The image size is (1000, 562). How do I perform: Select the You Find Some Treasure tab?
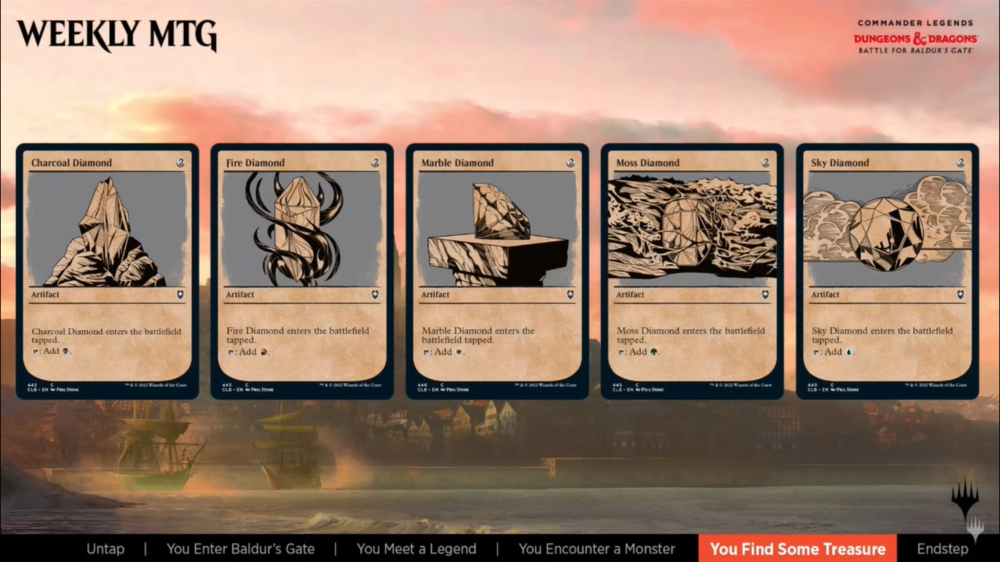pyautogui.click(x=797, y=548)
